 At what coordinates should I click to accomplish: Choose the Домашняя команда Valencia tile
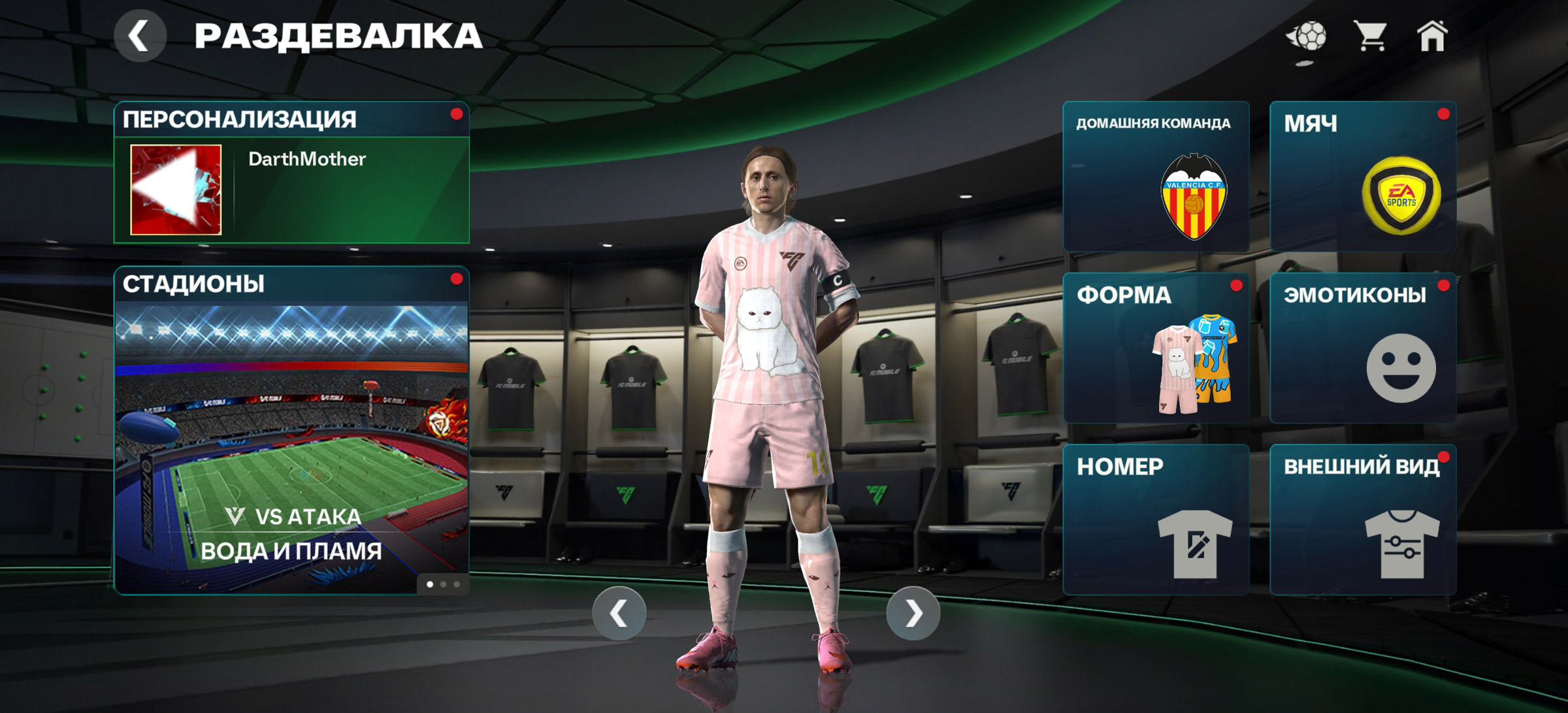[x=1156, y=176]
